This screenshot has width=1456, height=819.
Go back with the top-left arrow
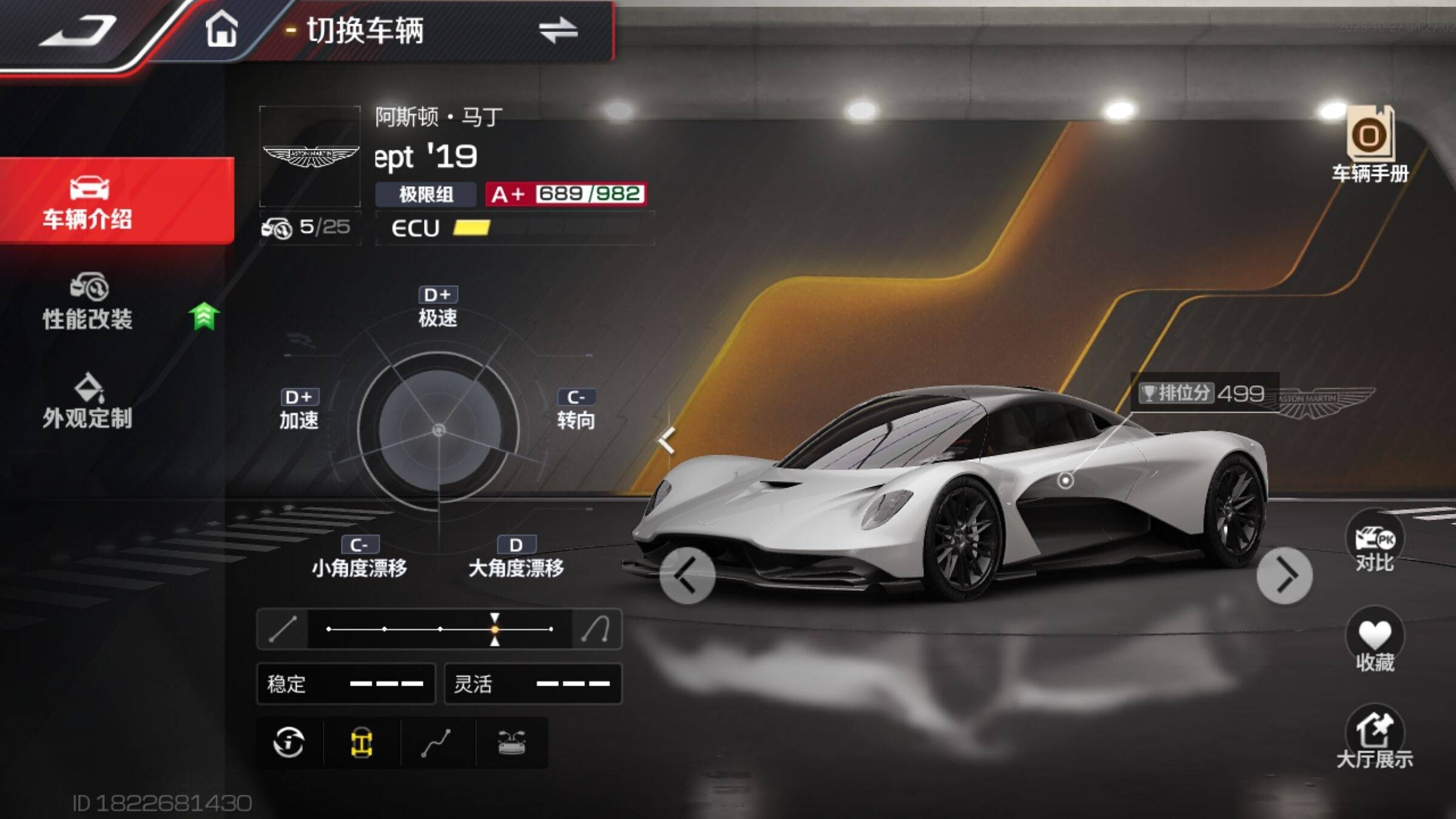click(x=78, y=30)
